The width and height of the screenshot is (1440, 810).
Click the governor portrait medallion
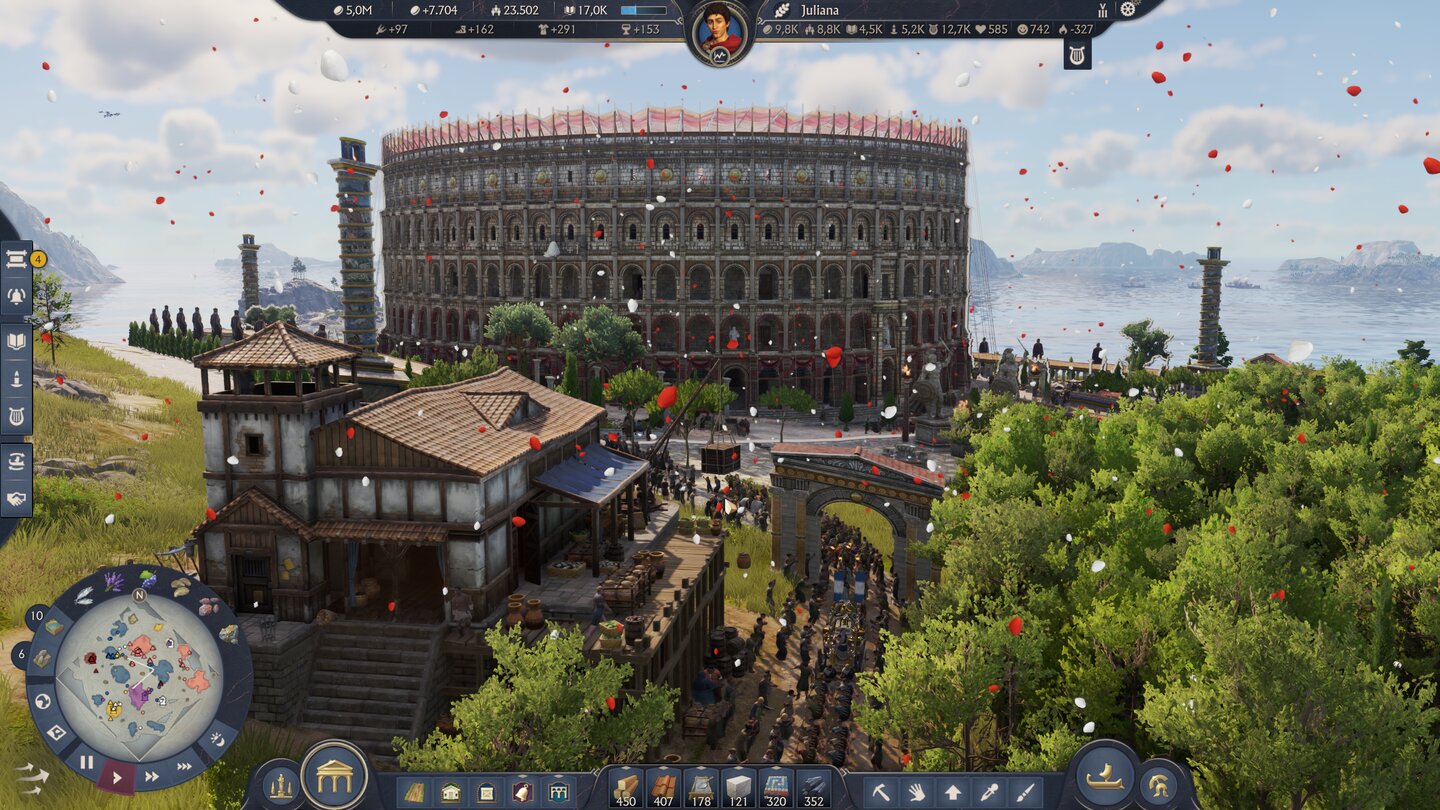(719, 30)
